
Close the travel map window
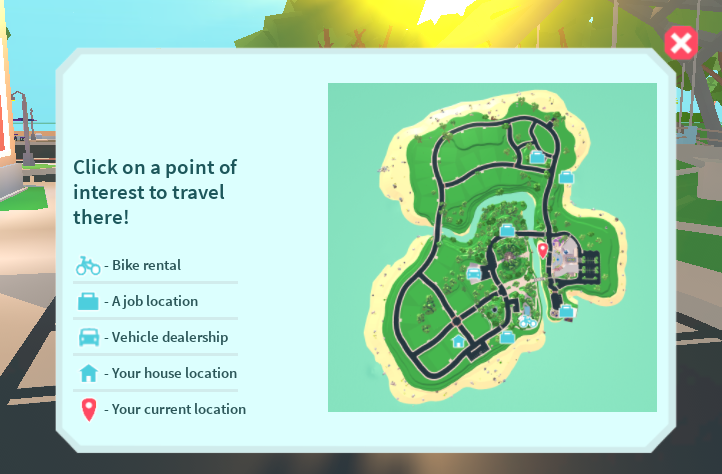[x=680, y=43]
